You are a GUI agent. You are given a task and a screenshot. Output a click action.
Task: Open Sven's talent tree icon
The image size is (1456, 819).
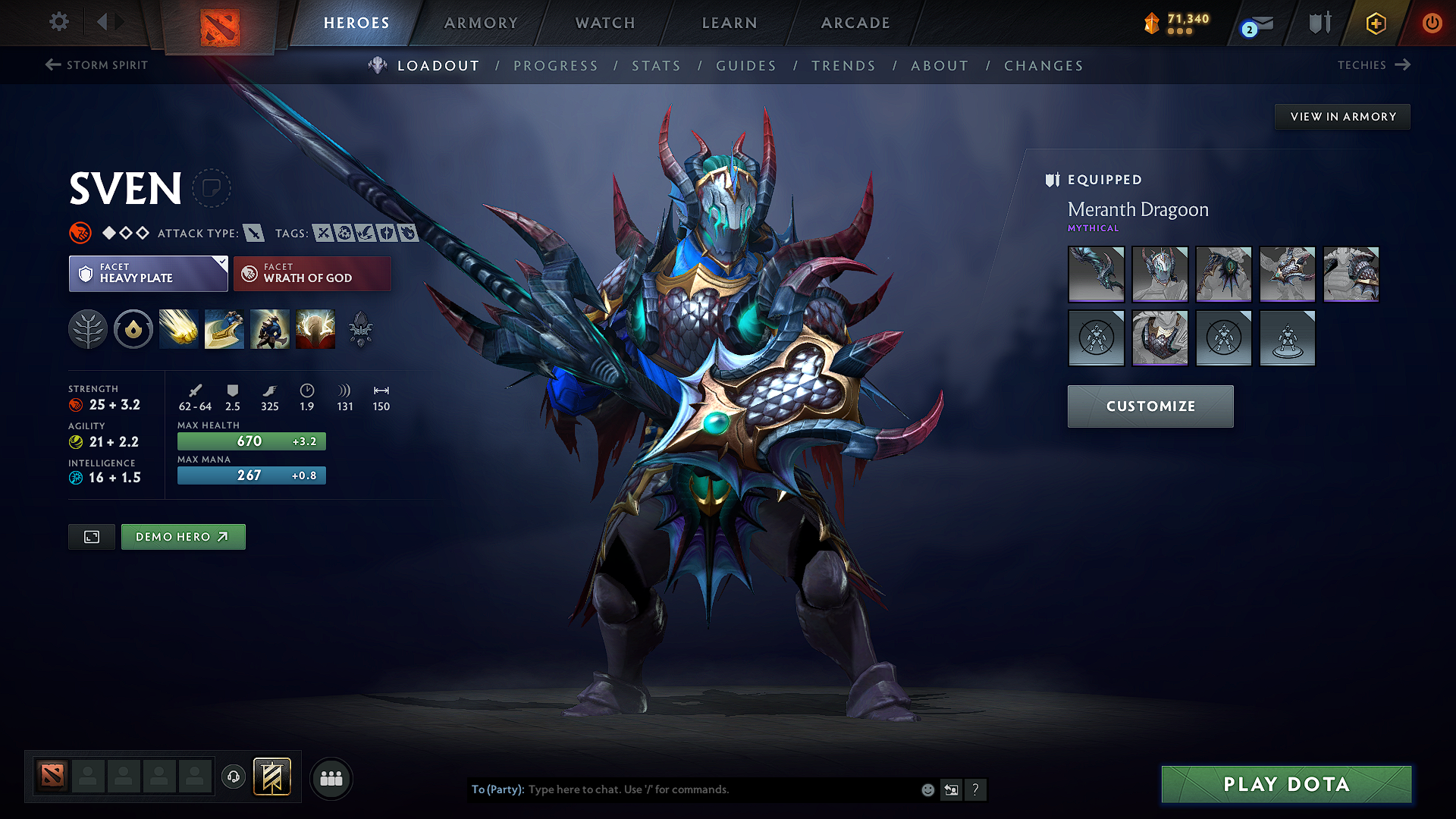(88, 329)
